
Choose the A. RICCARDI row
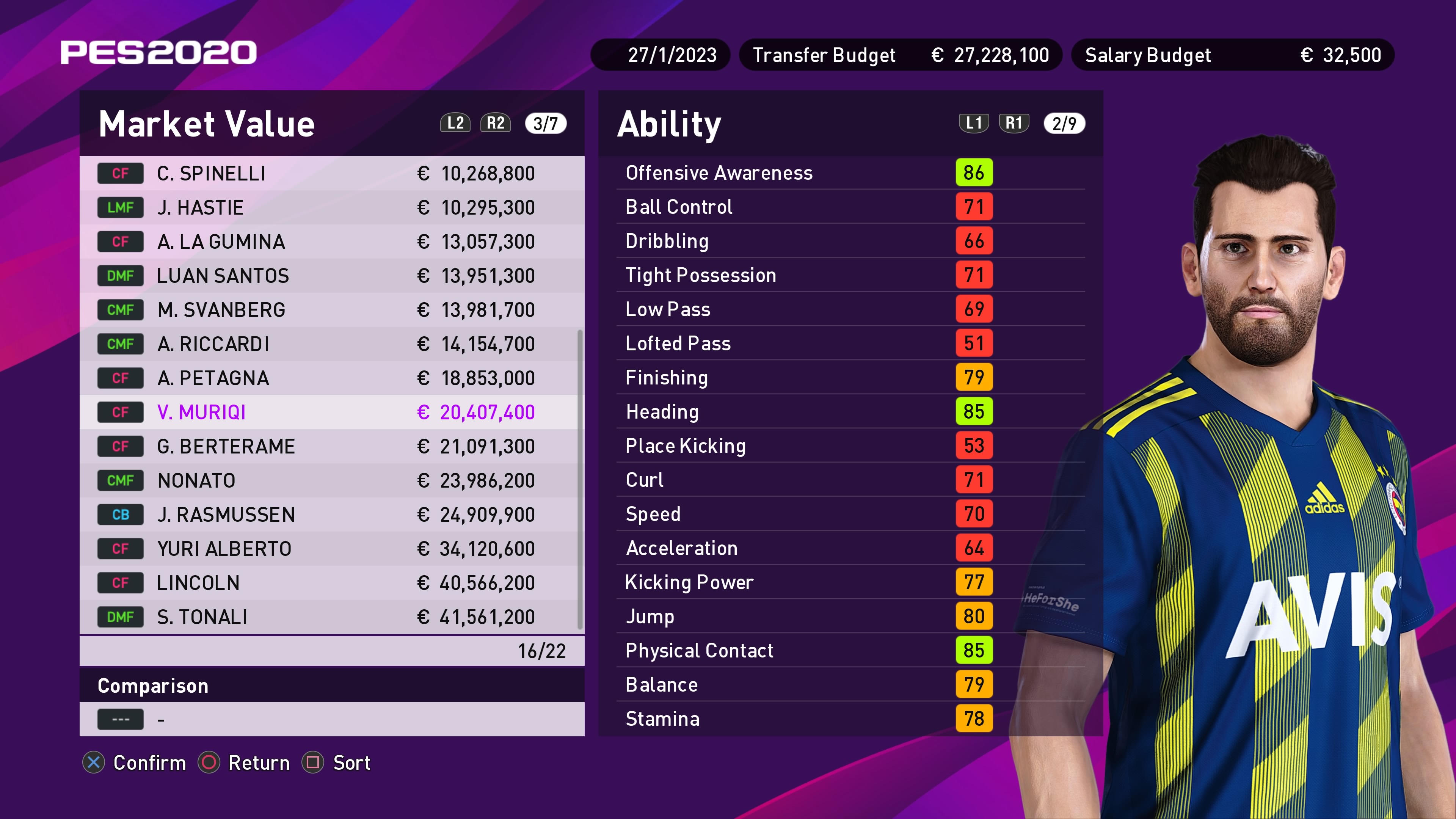[x=331, y=344]
